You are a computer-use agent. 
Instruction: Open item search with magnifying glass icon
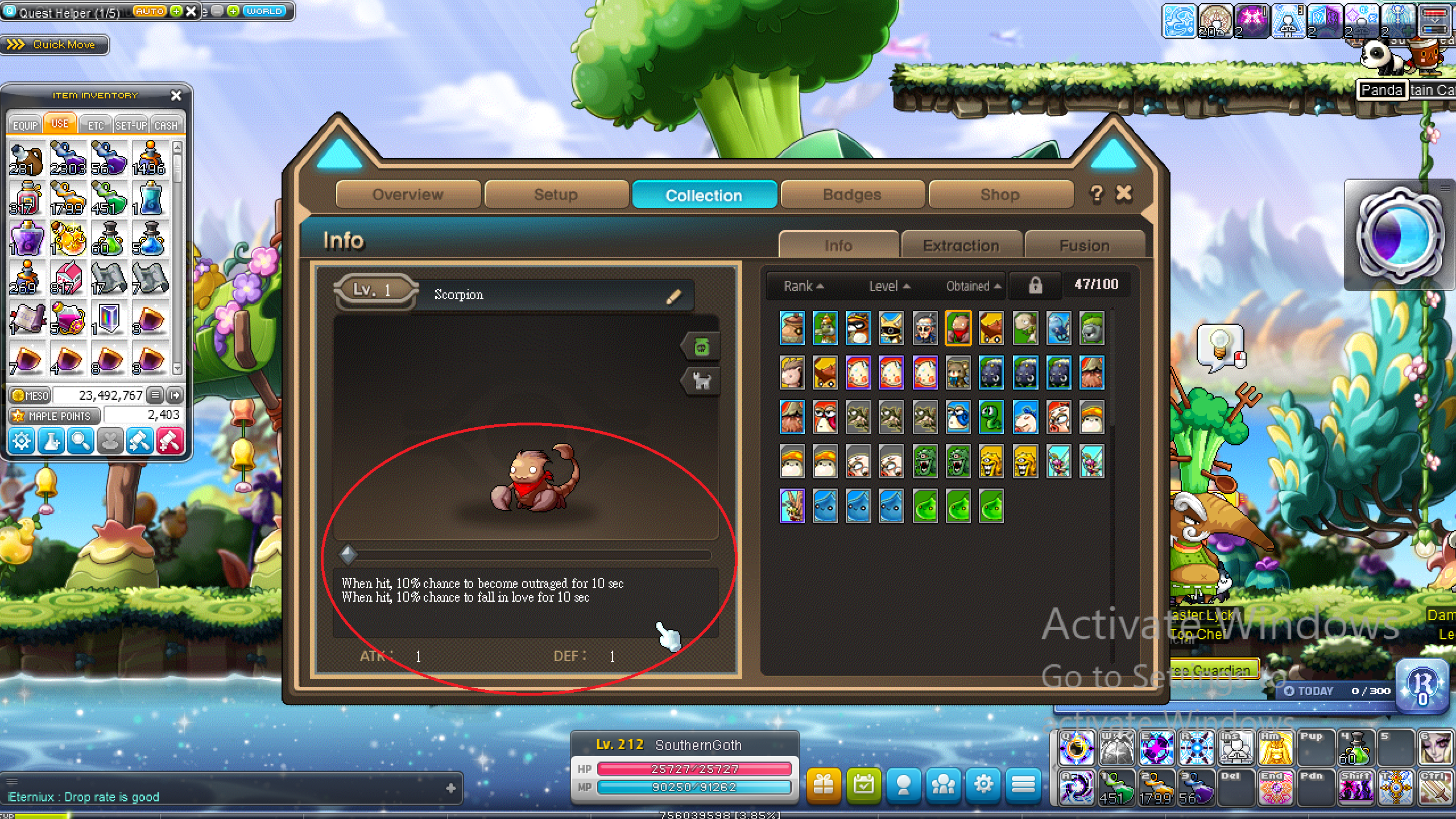(80, 441)
